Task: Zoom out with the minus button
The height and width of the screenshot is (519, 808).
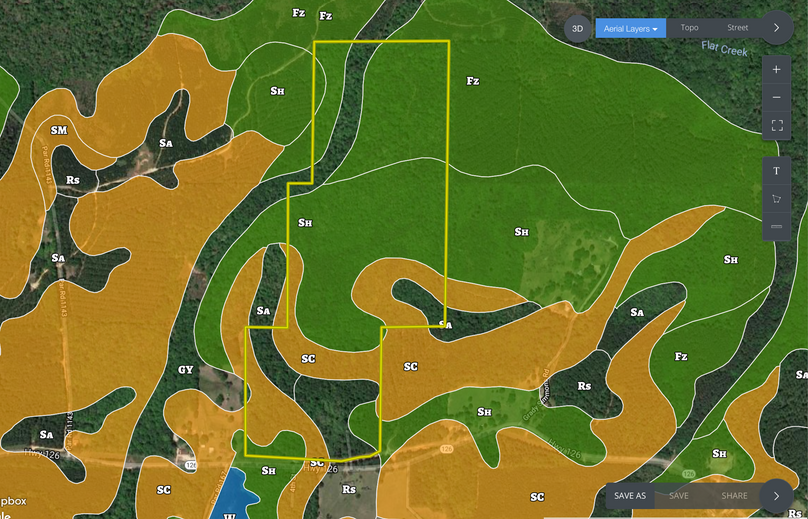Action: click(777, 98)
